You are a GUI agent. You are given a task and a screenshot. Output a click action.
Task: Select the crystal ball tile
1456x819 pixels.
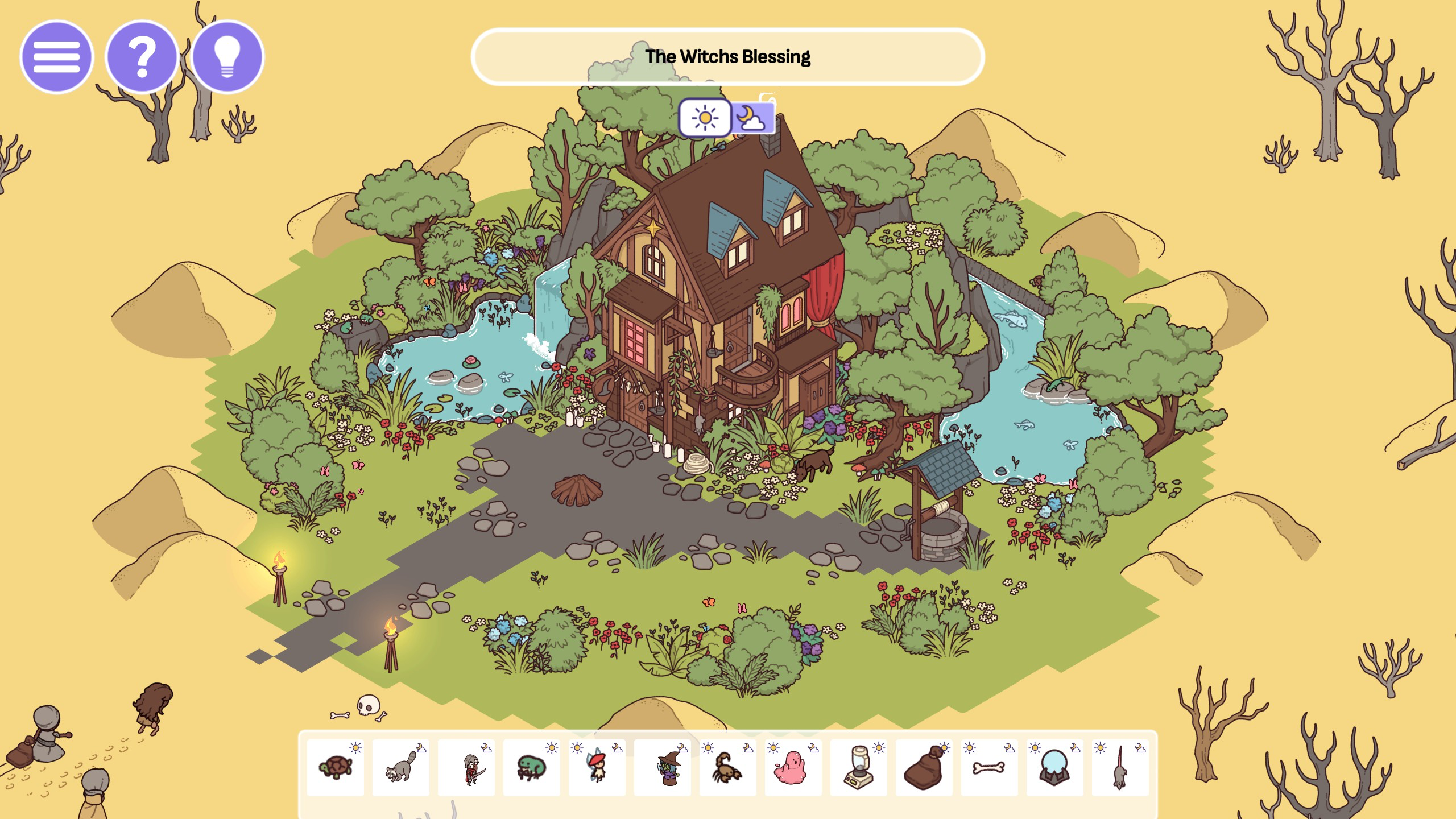click(1055, 767)
